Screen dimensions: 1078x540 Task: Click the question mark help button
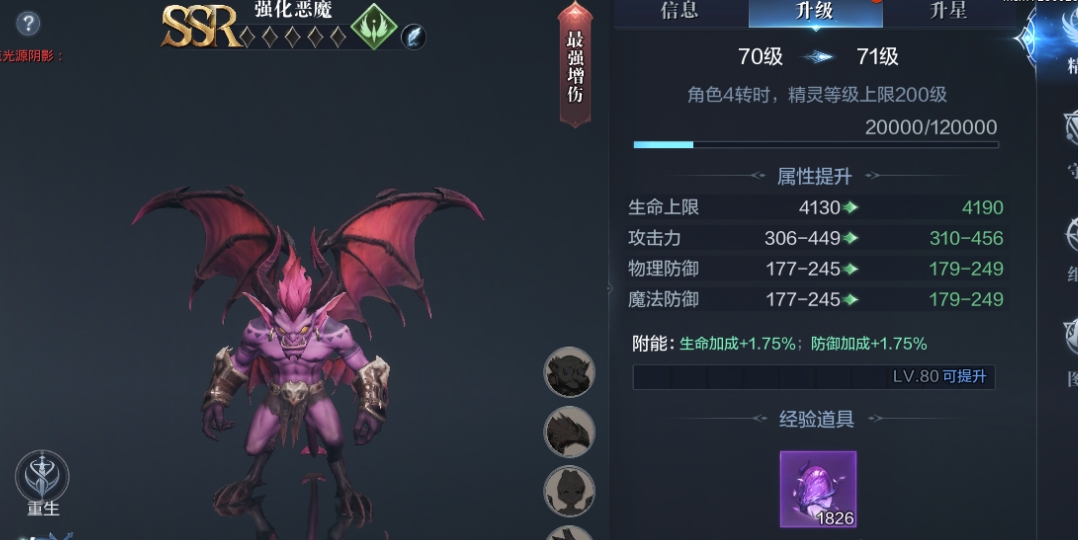coord(28,24)
